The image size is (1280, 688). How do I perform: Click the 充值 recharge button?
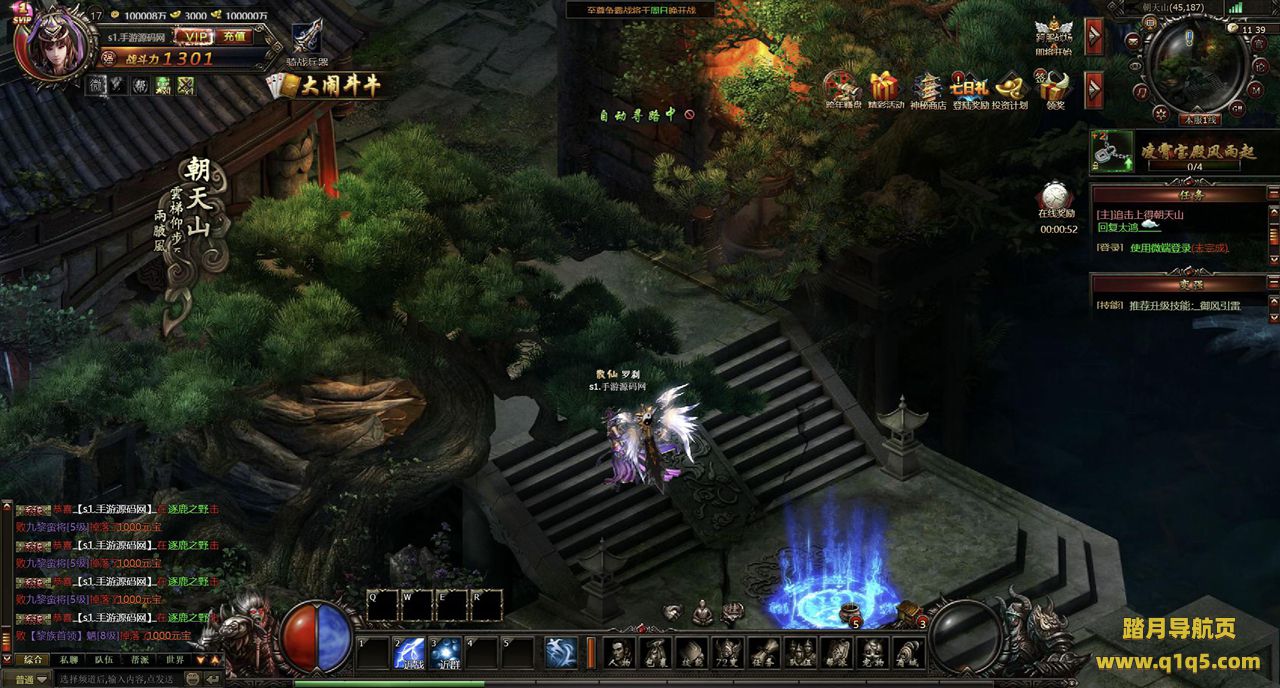click(234, 35)
